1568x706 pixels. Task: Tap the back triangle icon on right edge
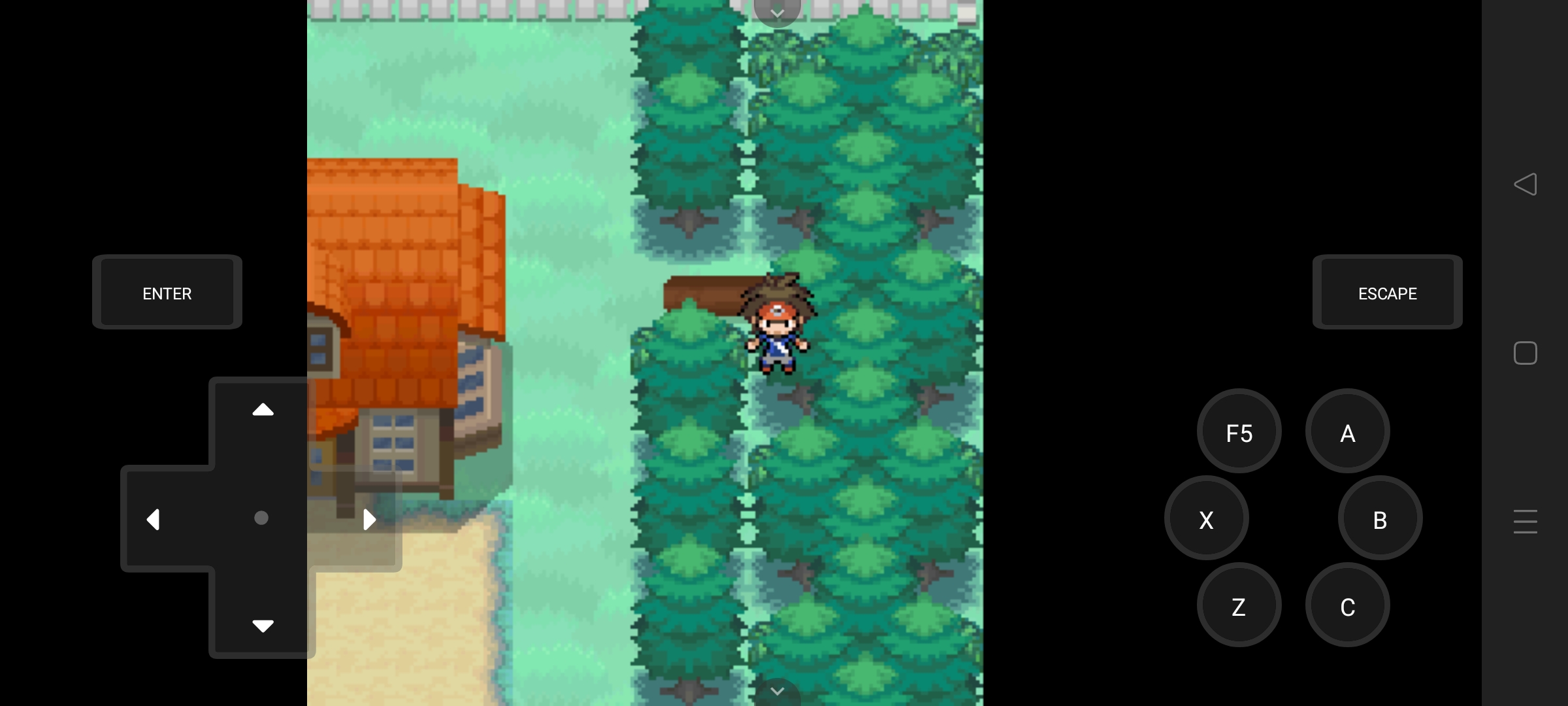tap(1526, 185)
